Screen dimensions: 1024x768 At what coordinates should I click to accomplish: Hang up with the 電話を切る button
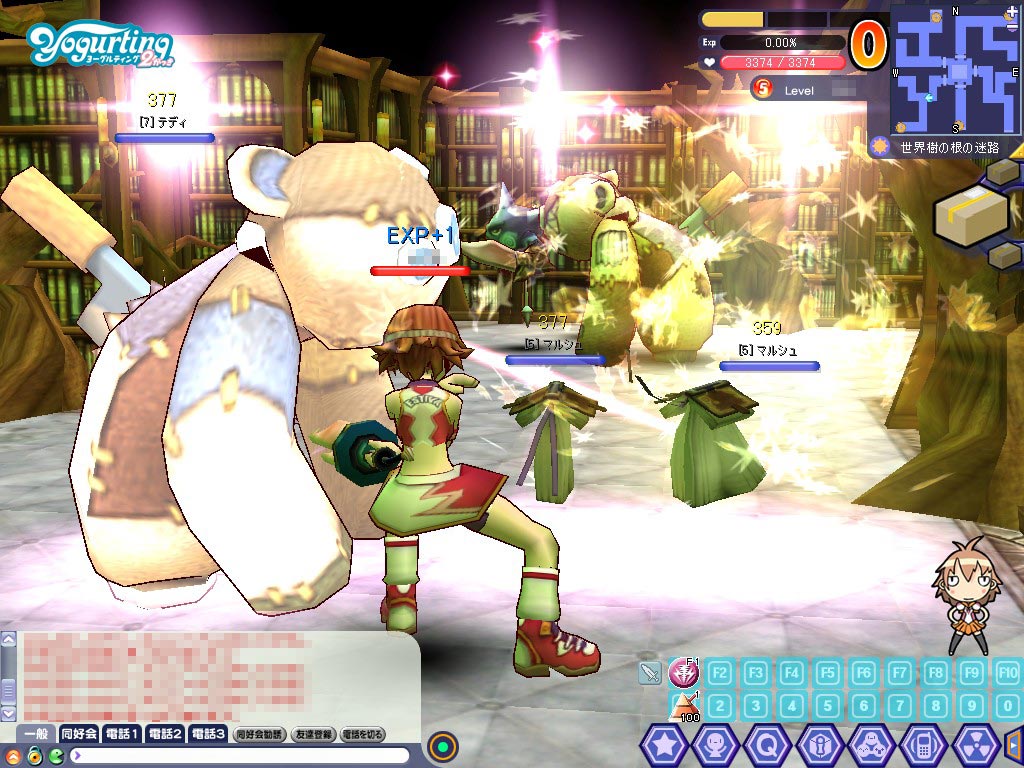(363, 734)
